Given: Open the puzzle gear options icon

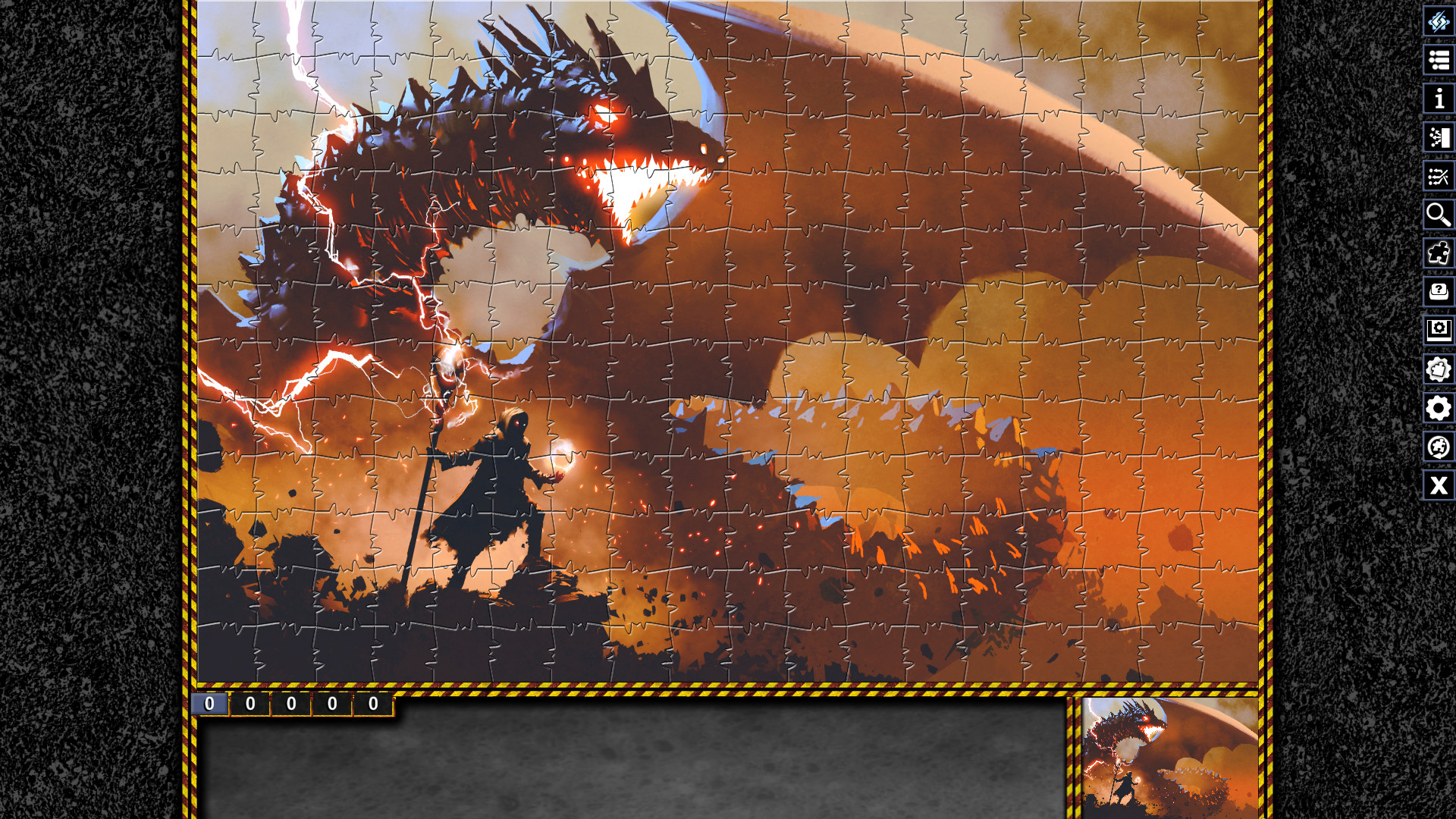Looking at the screenshot, I should point(1439,370).
